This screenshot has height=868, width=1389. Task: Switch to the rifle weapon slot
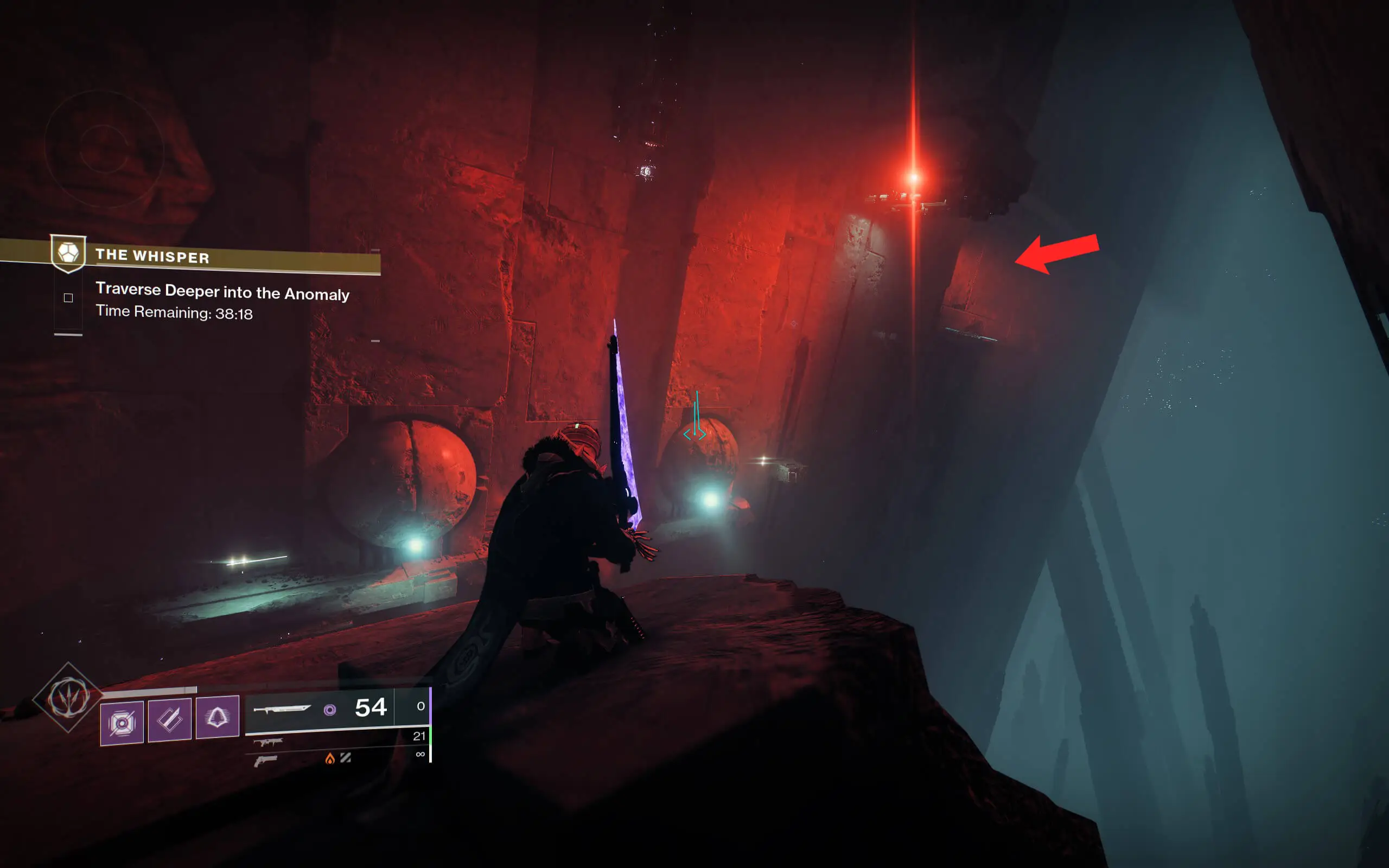pyautogui.click(x=268, y=742)
